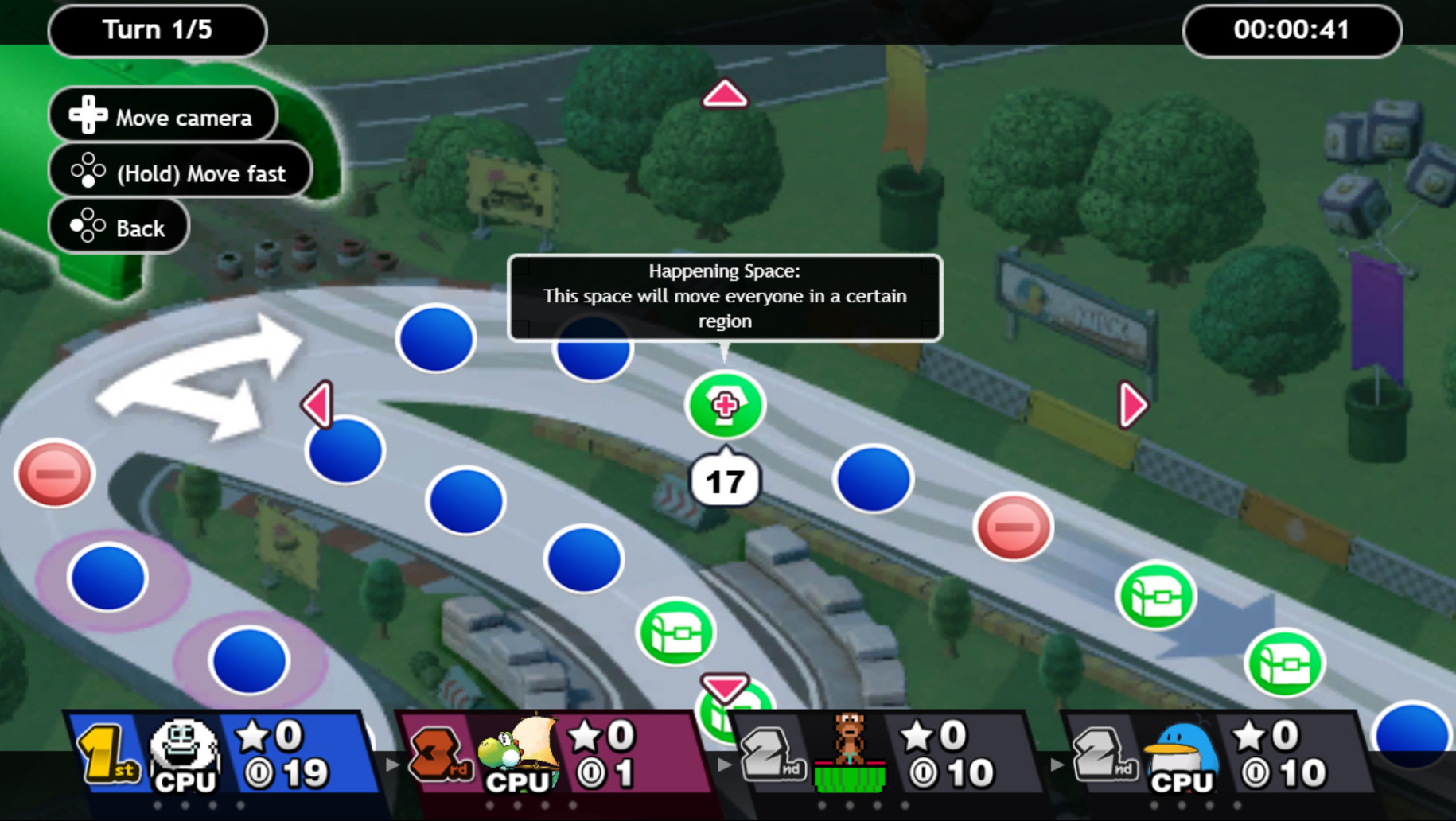Image resolution: width=1456 pixels, height=821 pixels.
Task: Click the blue space beside the left pink arrow
Action: click(x=342, y=451)
